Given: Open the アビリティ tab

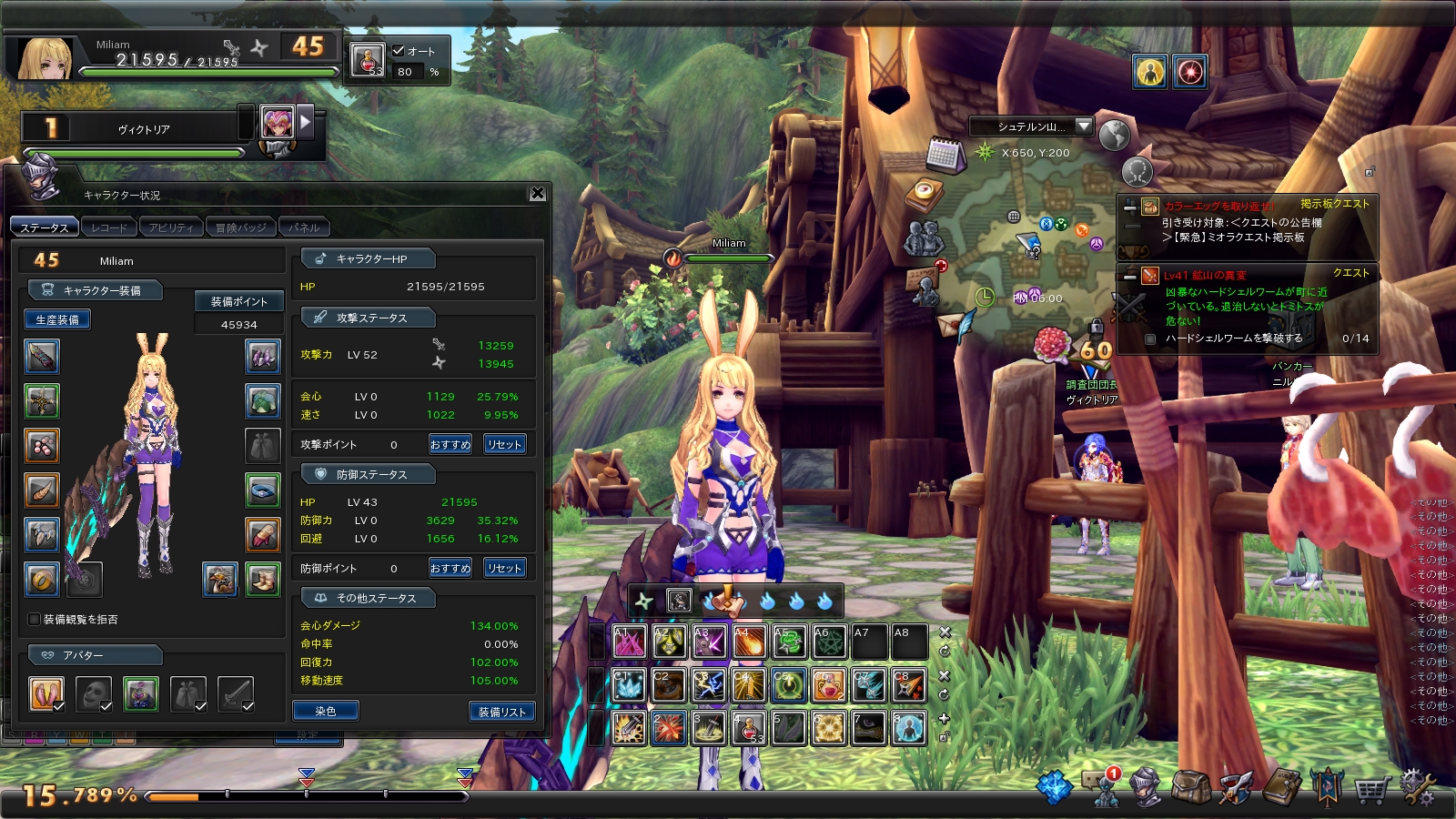Looking at the screenshot, I should coord(171,227).
